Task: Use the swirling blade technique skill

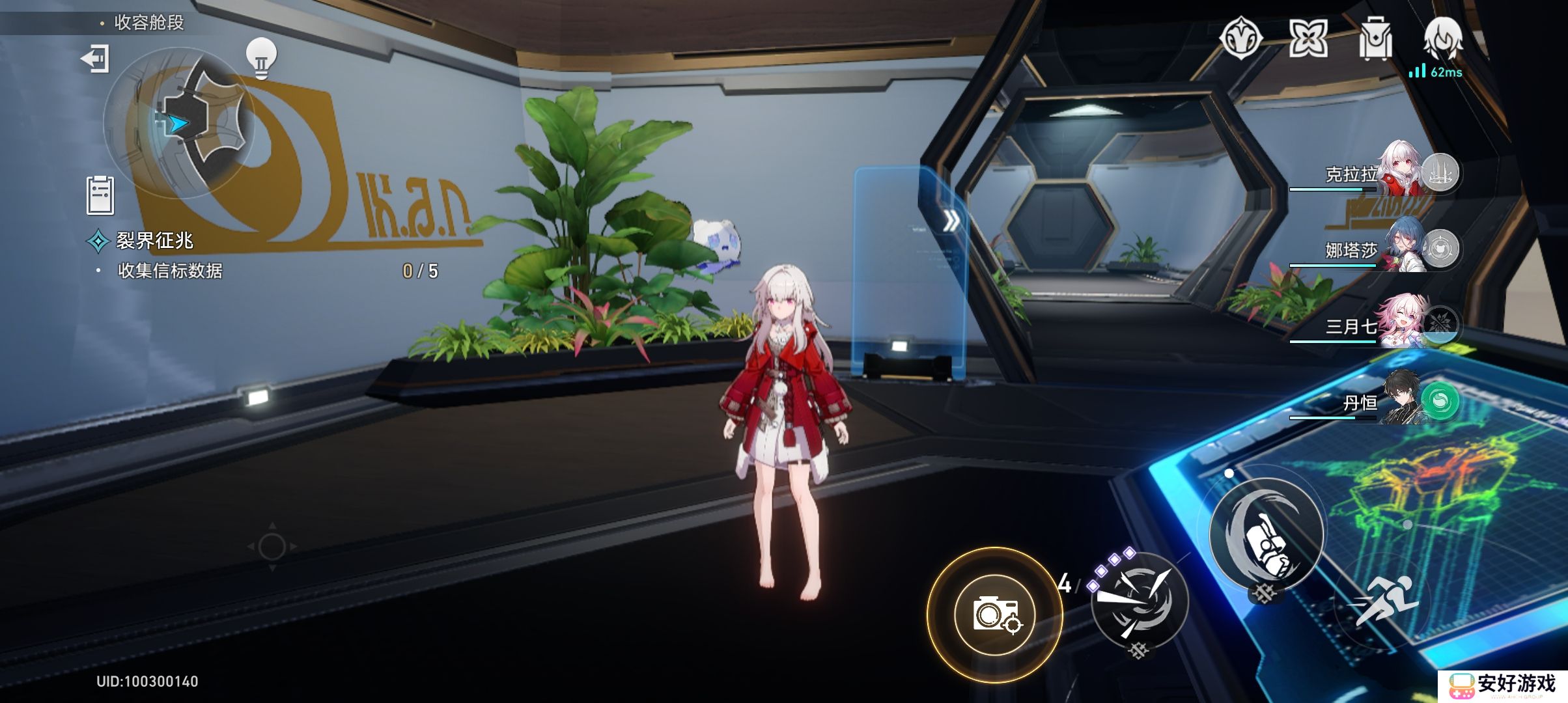Action: (1140, 600)
